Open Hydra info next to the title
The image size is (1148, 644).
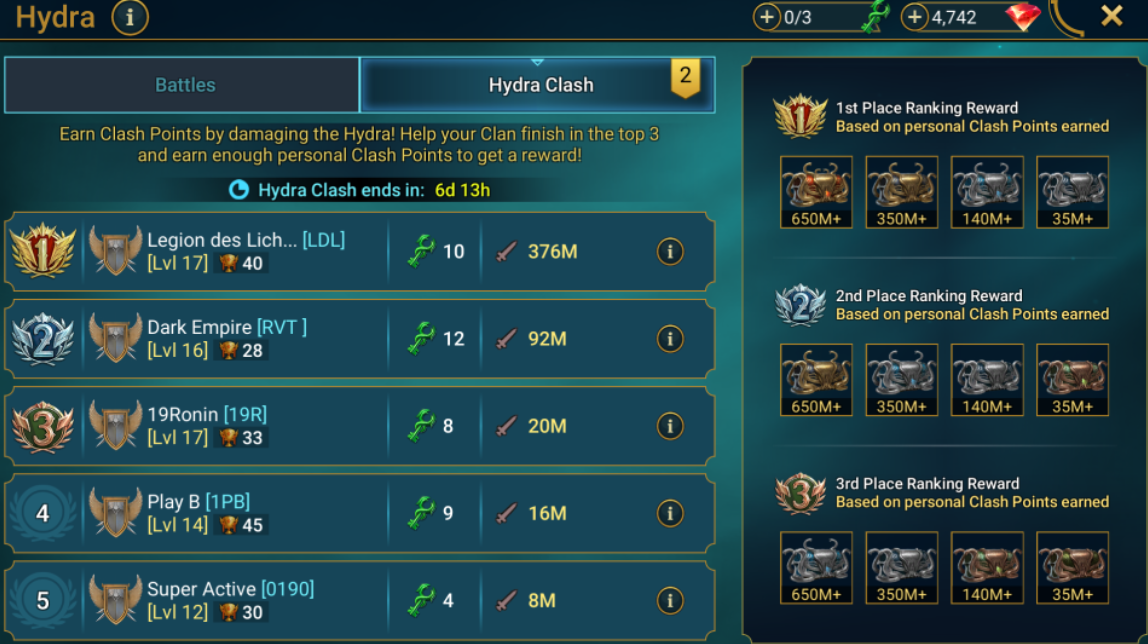130,17
